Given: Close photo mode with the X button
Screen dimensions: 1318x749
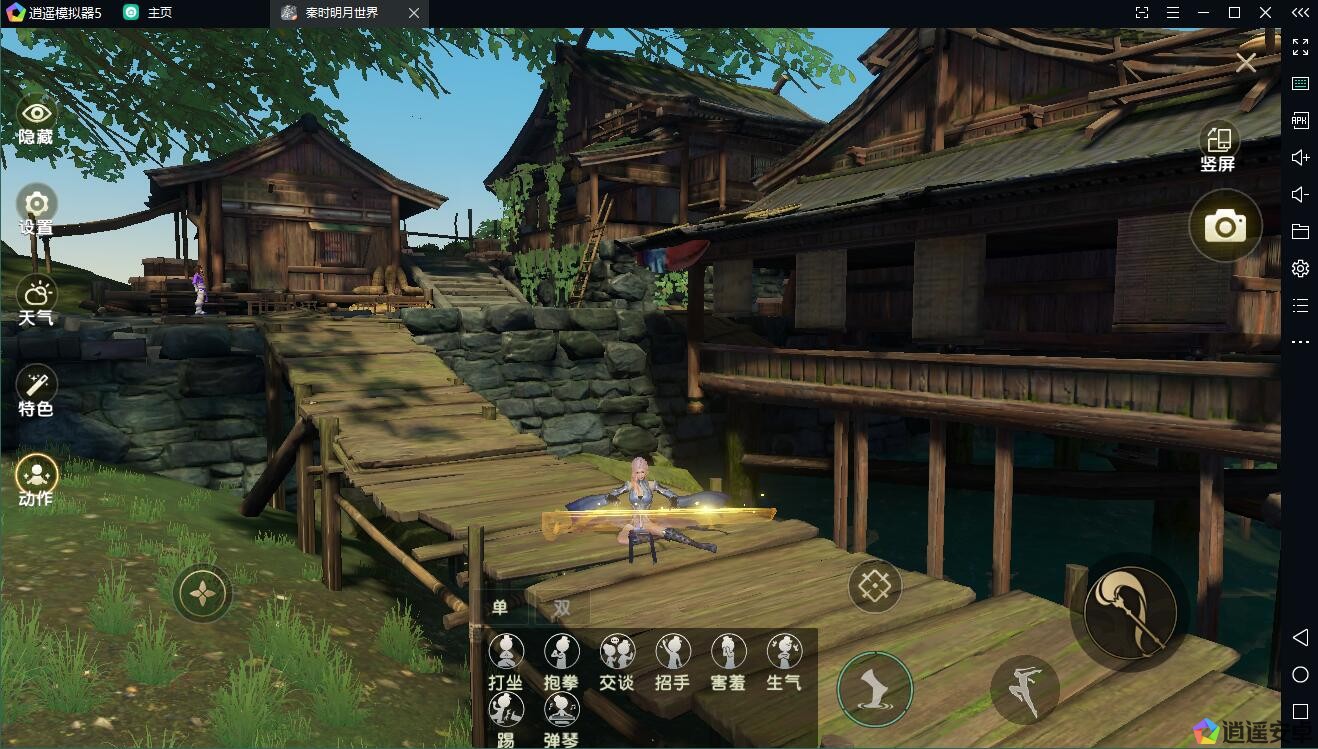Looking at the screenshot, I should click(1246, 63).
